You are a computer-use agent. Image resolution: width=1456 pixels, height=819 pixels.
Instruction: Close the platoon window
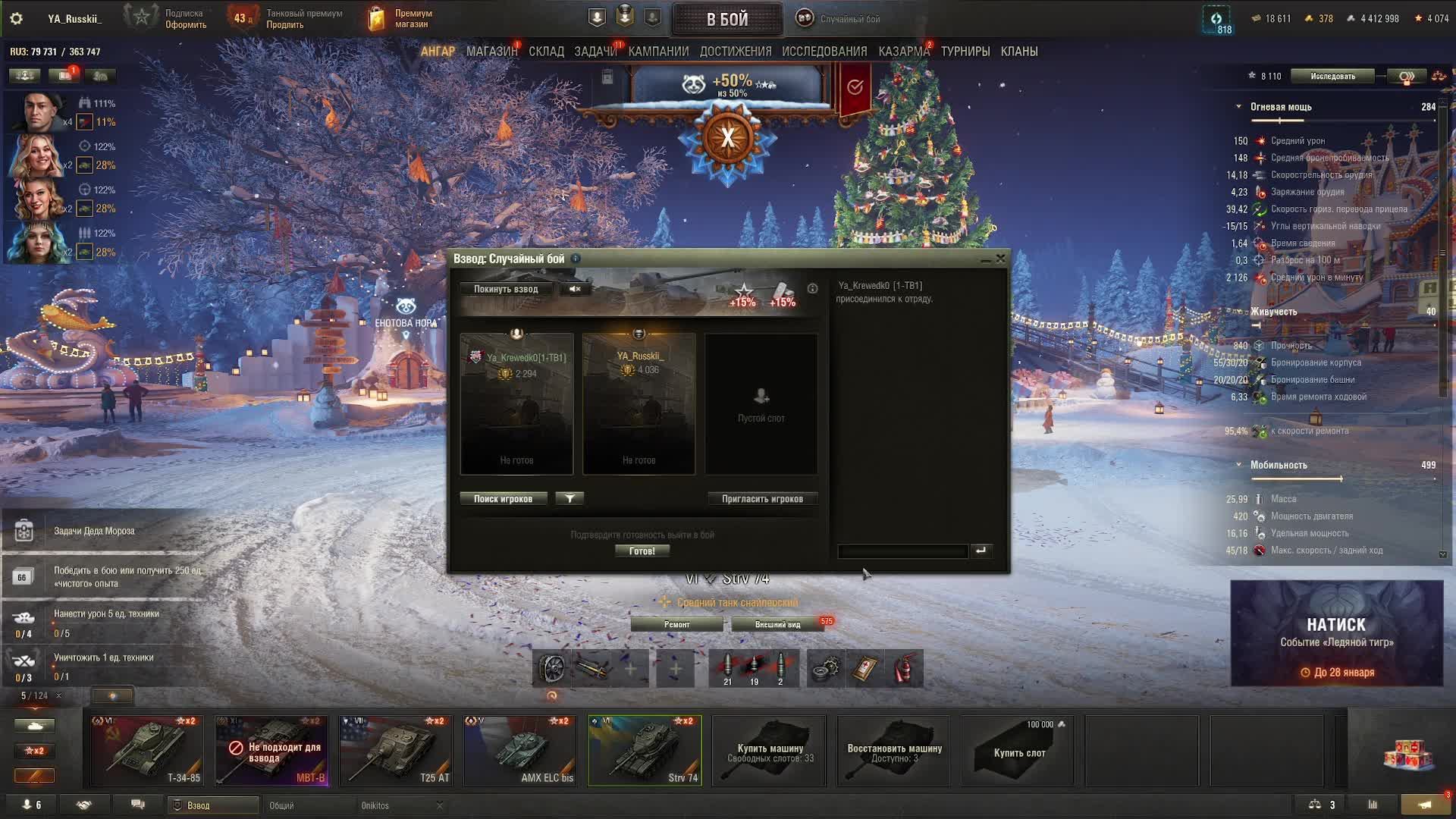(x=1001, y=259)
